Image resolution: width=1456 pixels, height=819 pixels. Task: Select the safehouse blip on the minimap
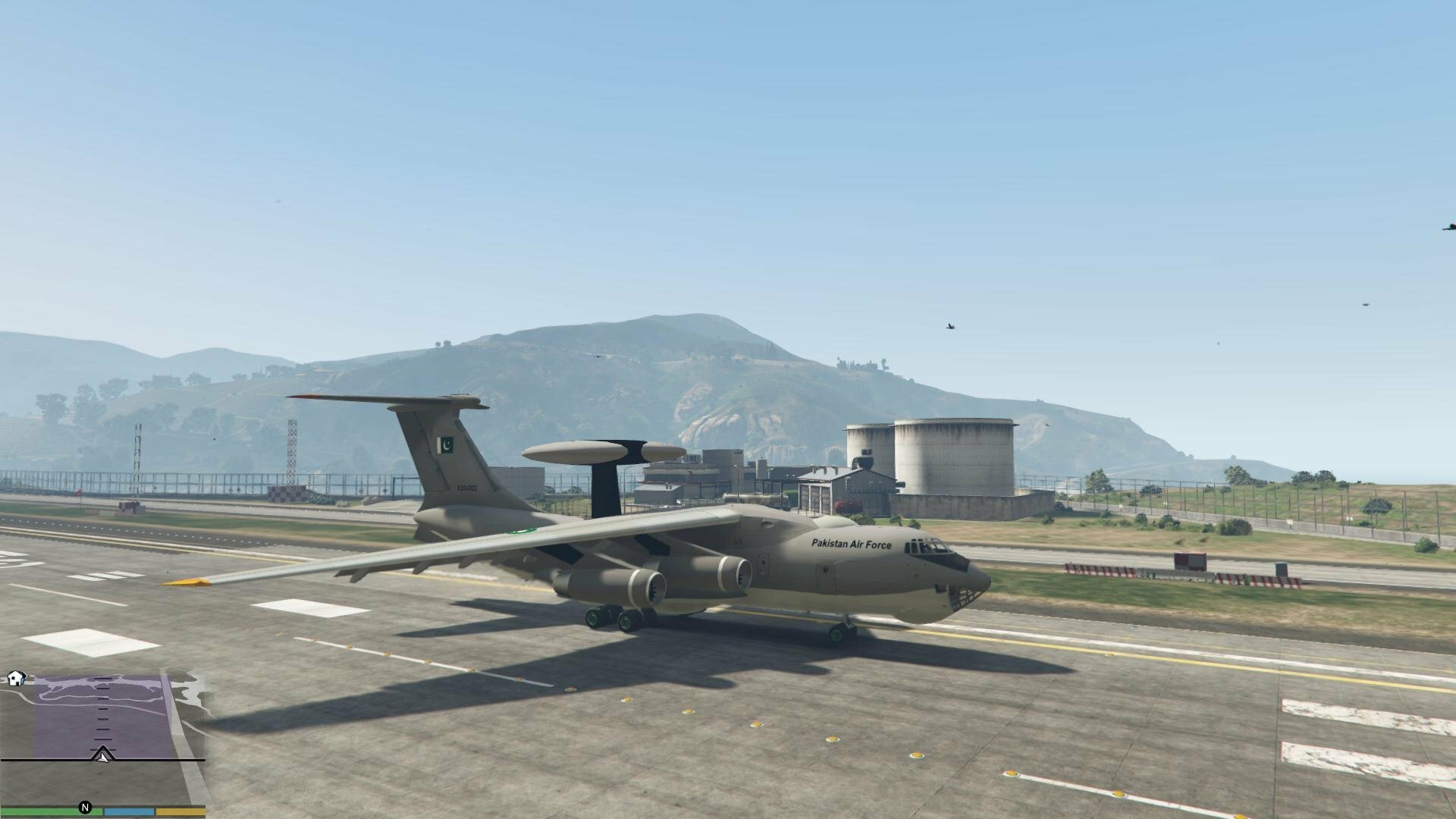tap(17, 678)
